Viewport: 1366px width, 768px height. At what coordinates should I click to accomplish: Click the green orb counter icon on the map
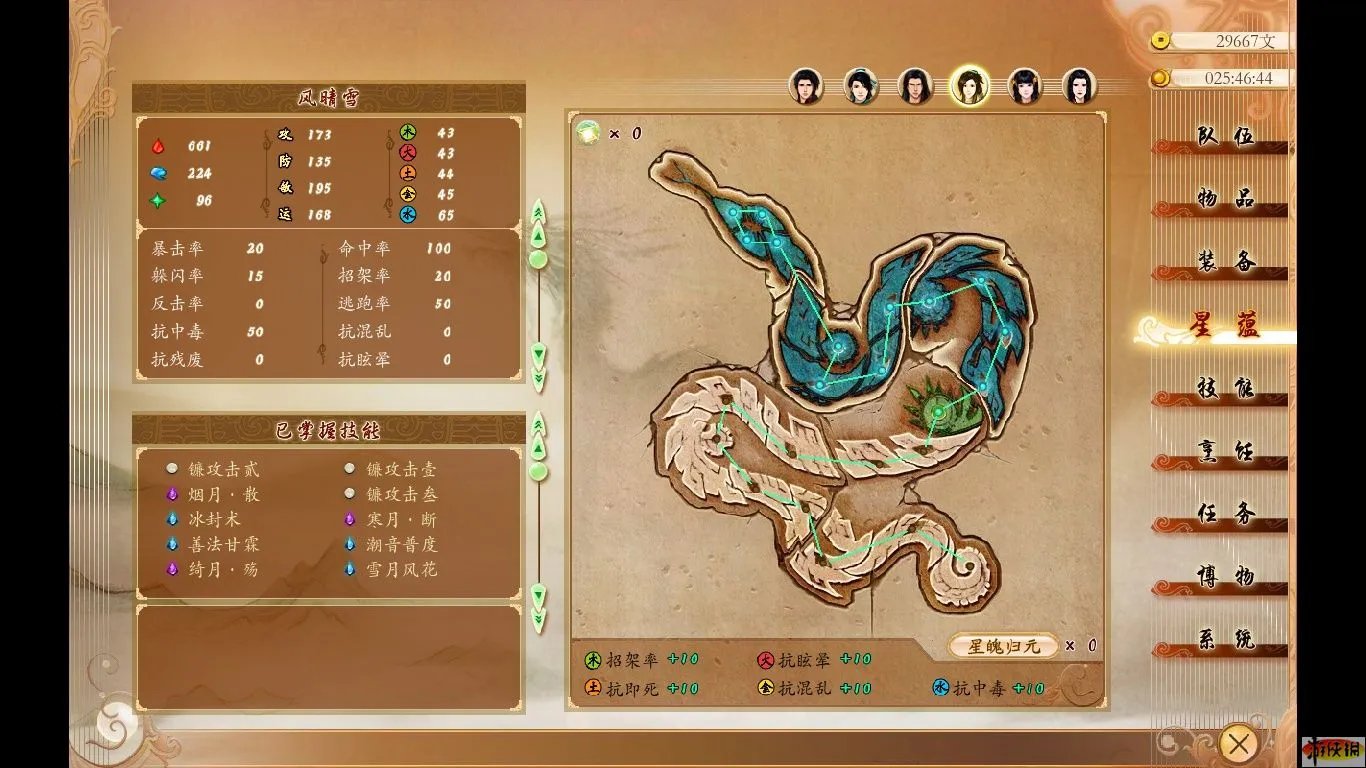coord(588,132)
